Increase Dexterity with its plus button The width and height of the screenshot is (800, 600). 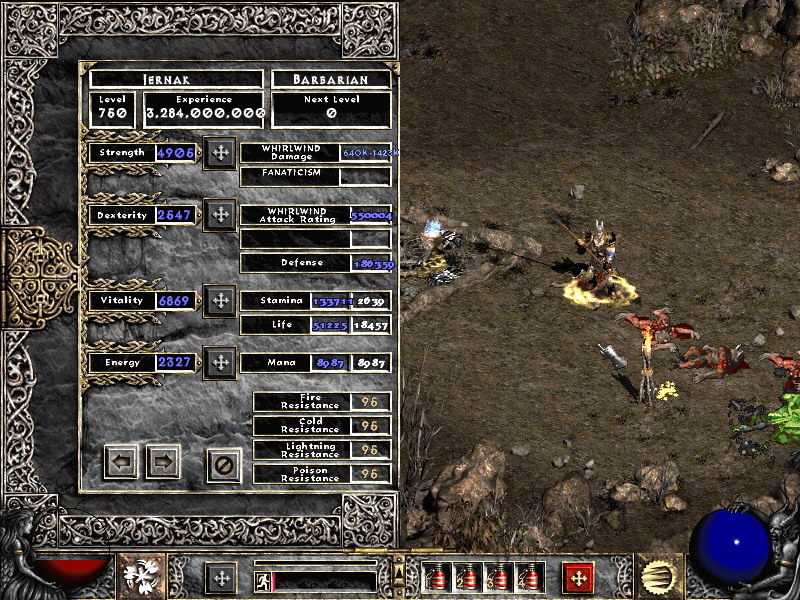220,215
